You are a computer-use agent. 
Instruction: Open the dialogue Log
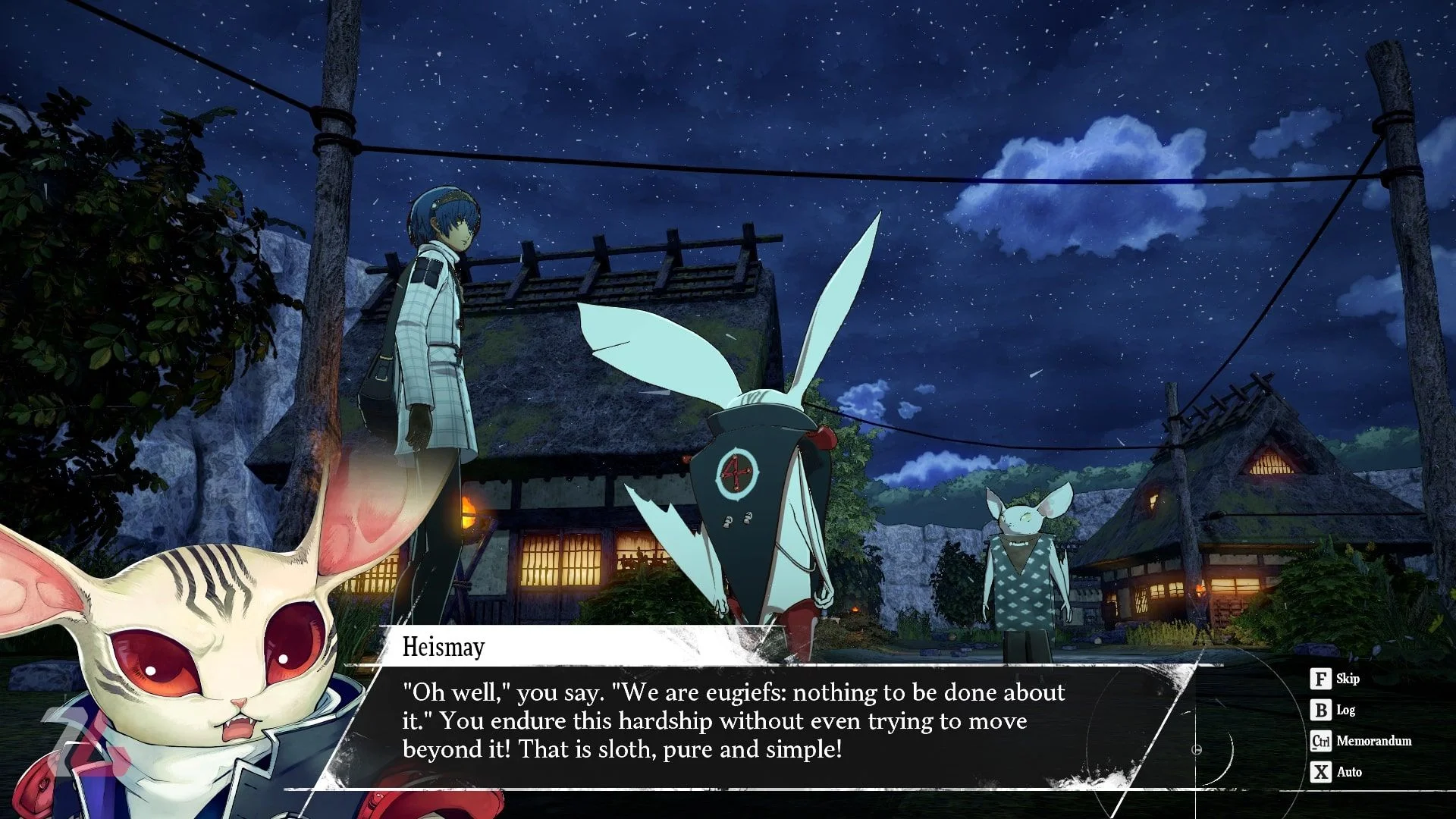pyautogui.click(x=1333, y=710)
